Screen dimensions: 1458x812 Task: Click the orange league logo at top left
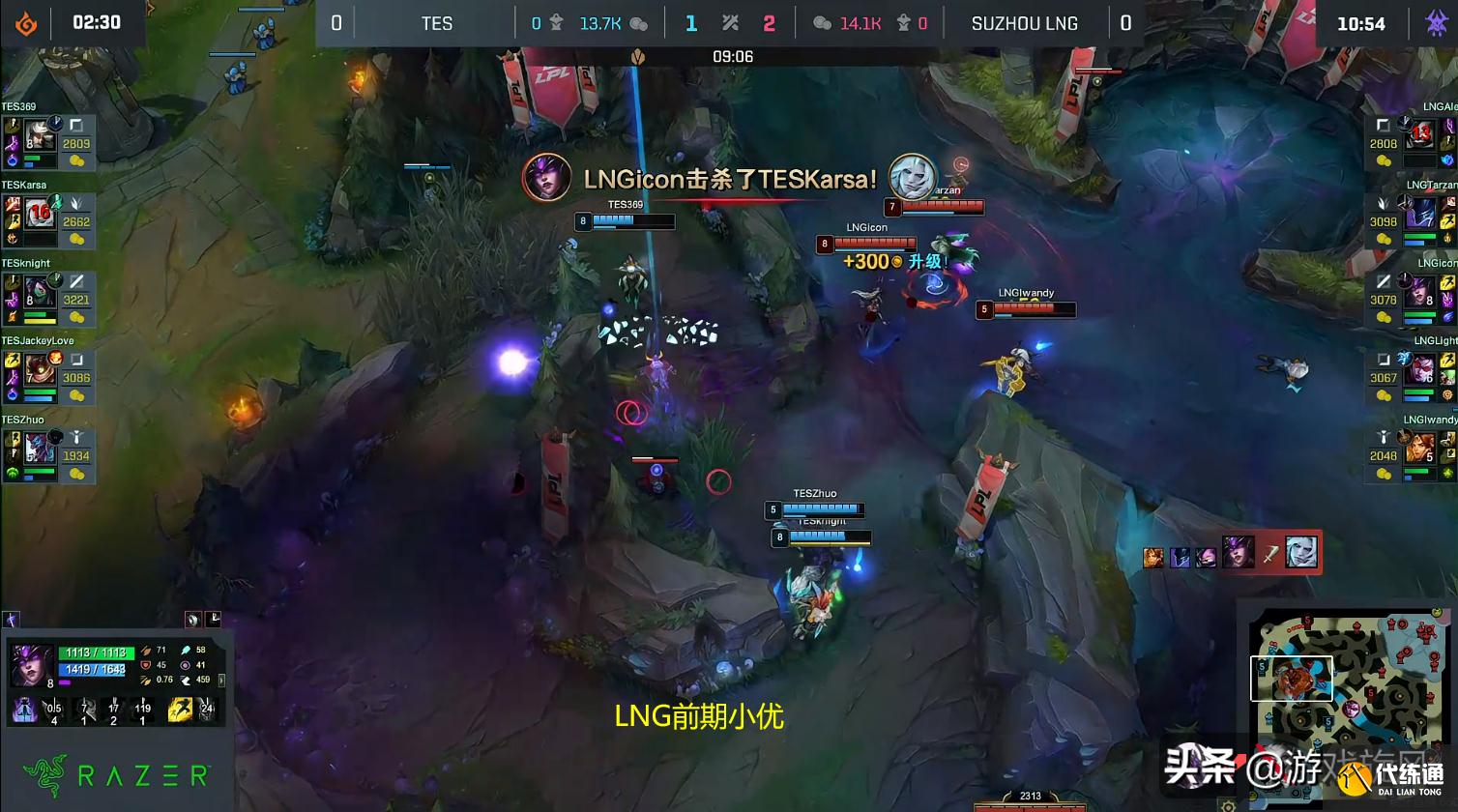click(x=24, y=21)
